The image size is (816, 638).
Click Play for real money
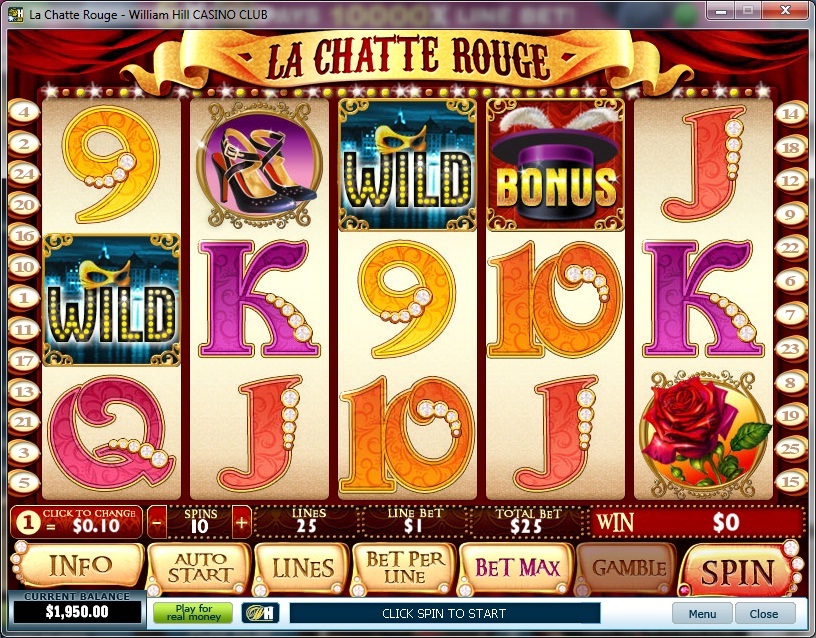[x=192, y=612]
